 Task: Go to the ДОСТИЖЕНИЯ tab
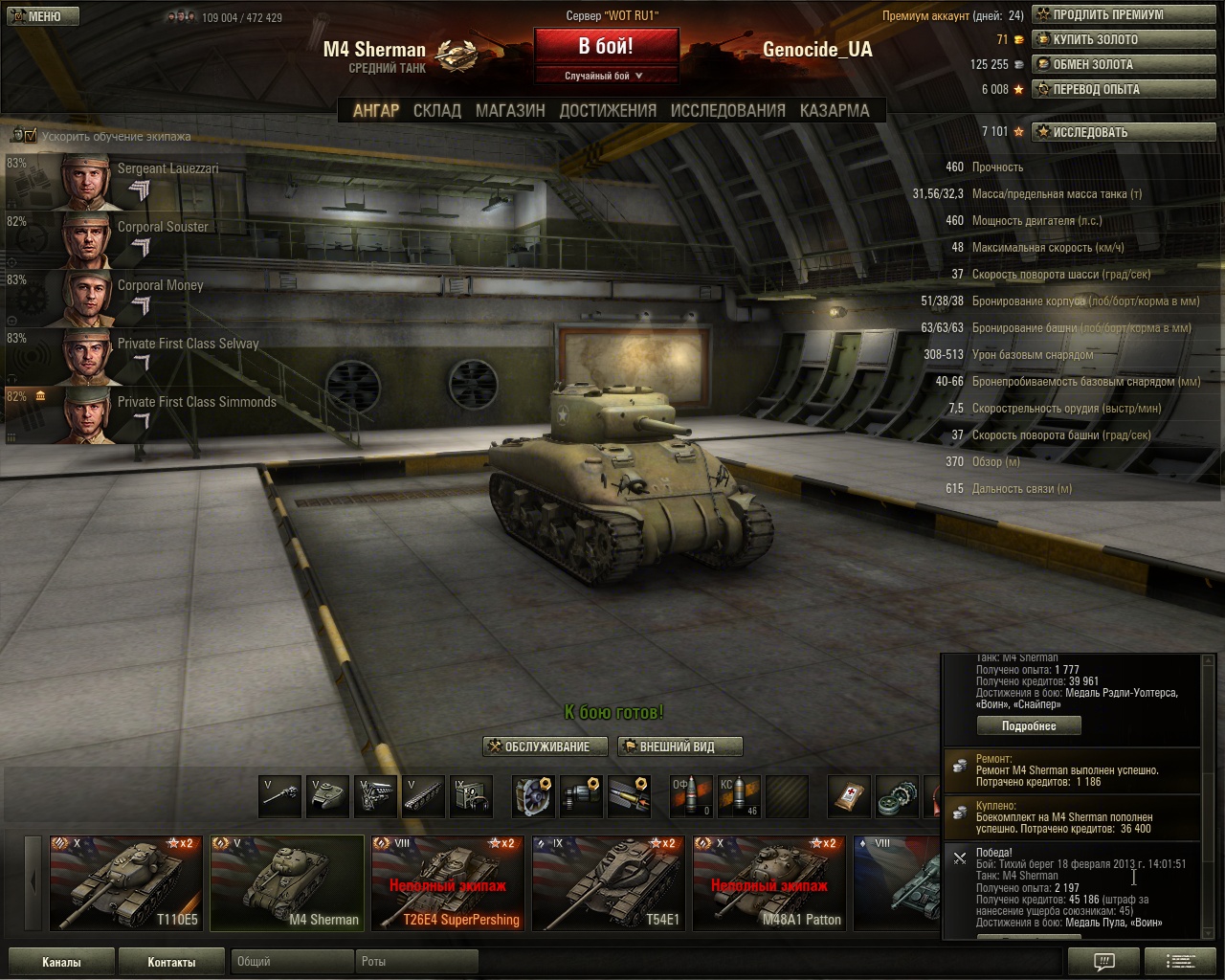pos(608,110)
